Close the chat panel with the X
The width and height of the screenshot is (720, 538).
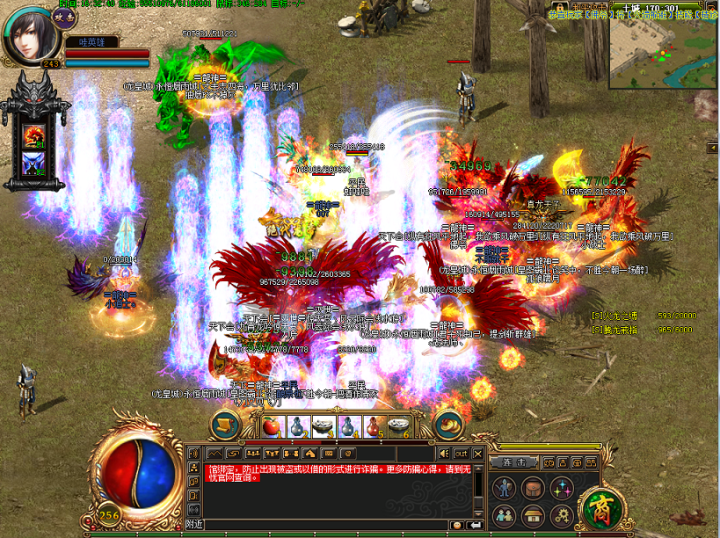[476, 454]
